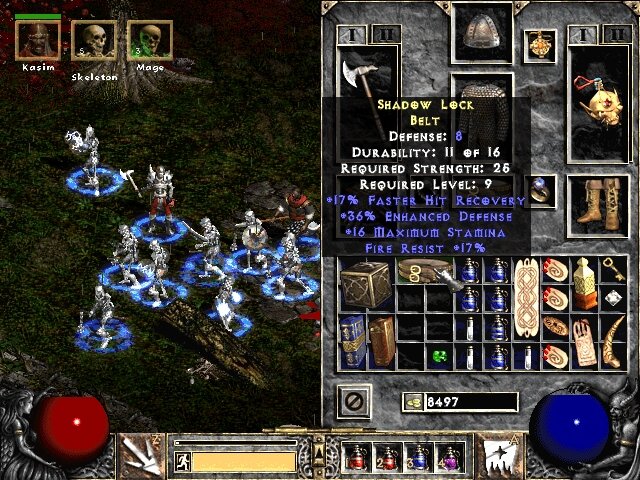Select the blue tome in inventory
Viewport: 640px width, 480px height.
(x=351, y=341)
